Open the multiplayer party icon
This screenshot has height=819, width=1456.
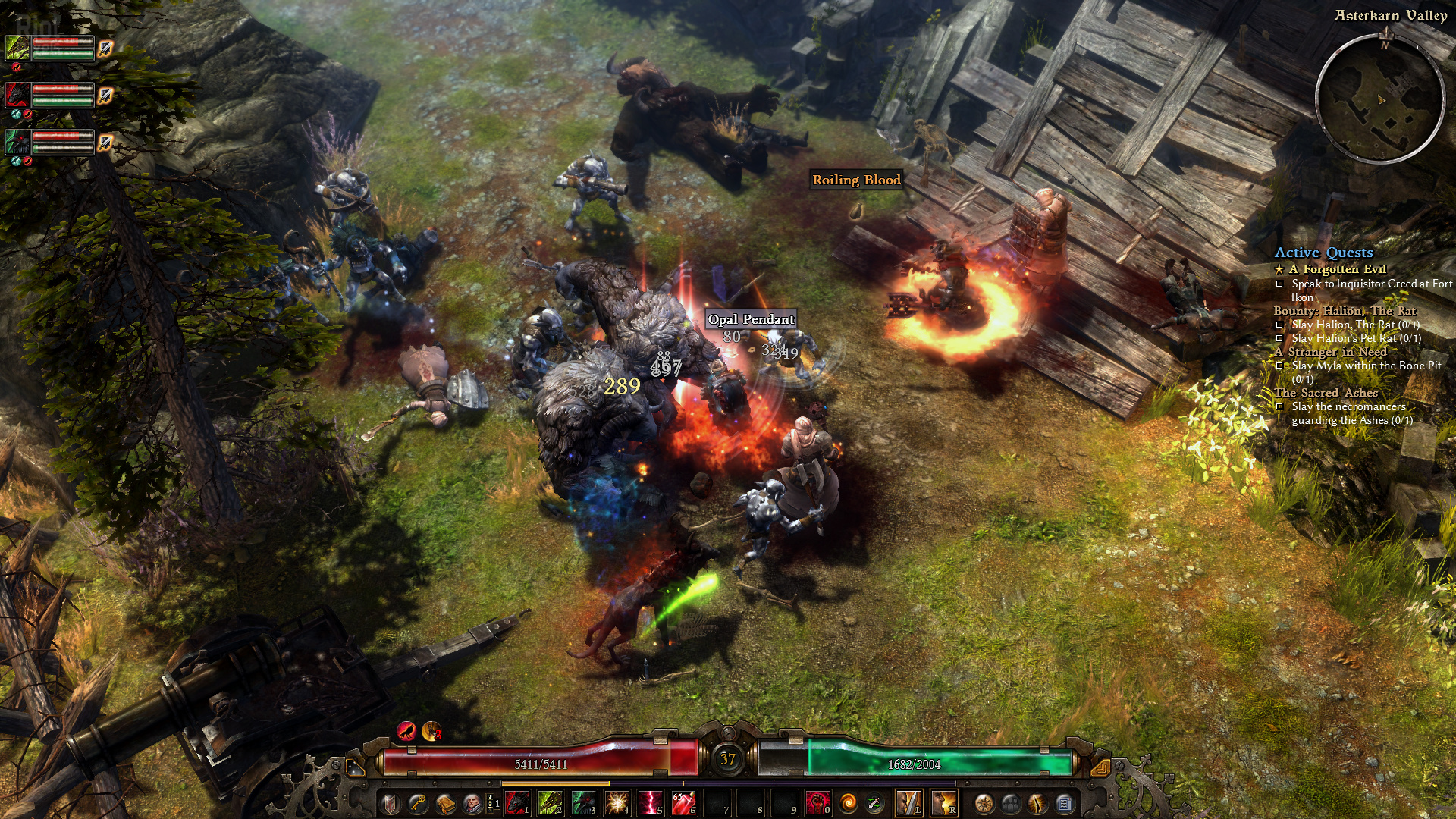tap(1011, 803)
